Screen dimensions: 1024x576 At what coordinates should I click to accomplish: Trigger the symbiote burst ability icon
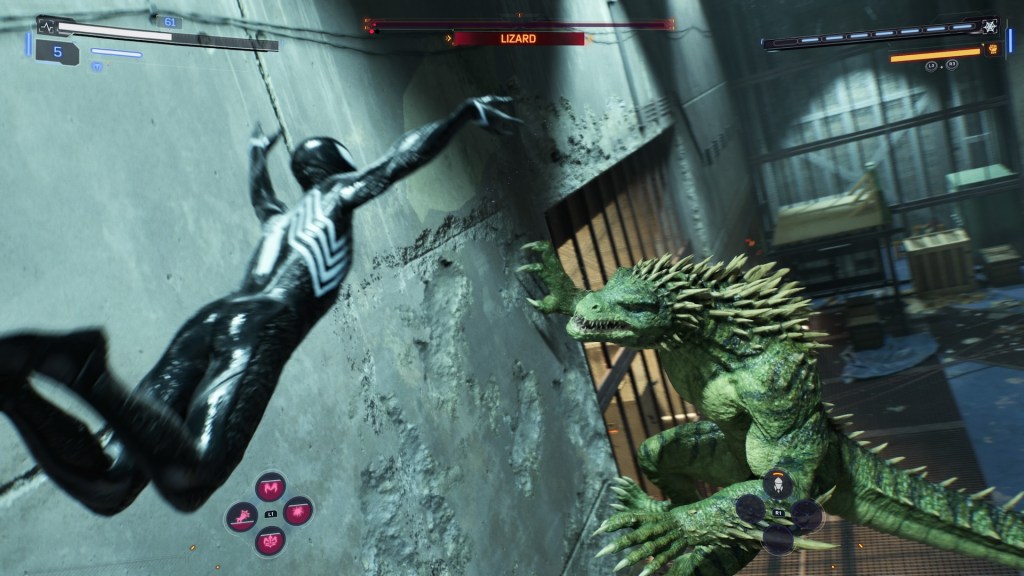tap(298, 514)
